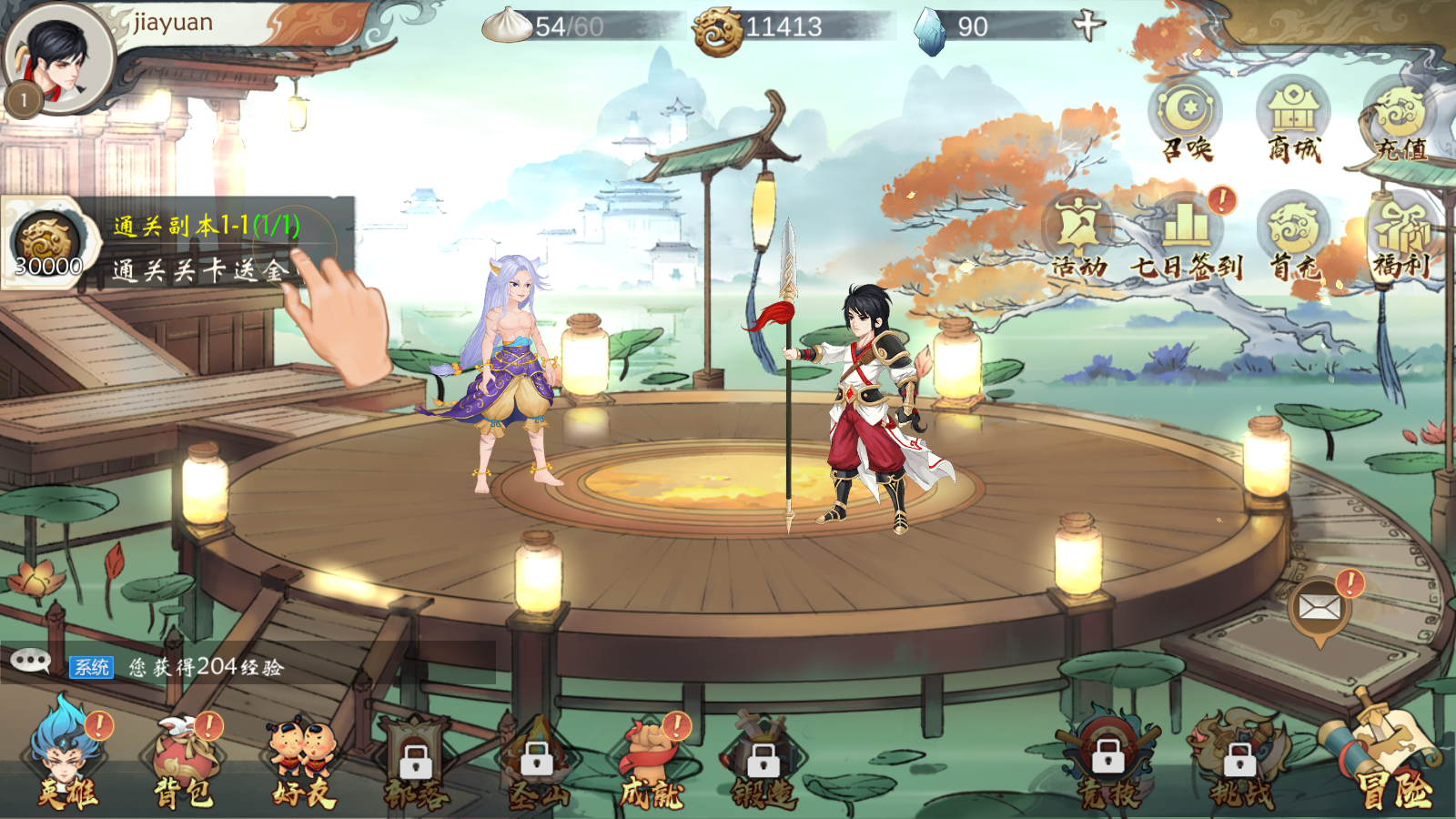This screenshot has width=1456, height=819.
Task: Add more crystals with the plus button
Action: click(x=1087, y=25)
